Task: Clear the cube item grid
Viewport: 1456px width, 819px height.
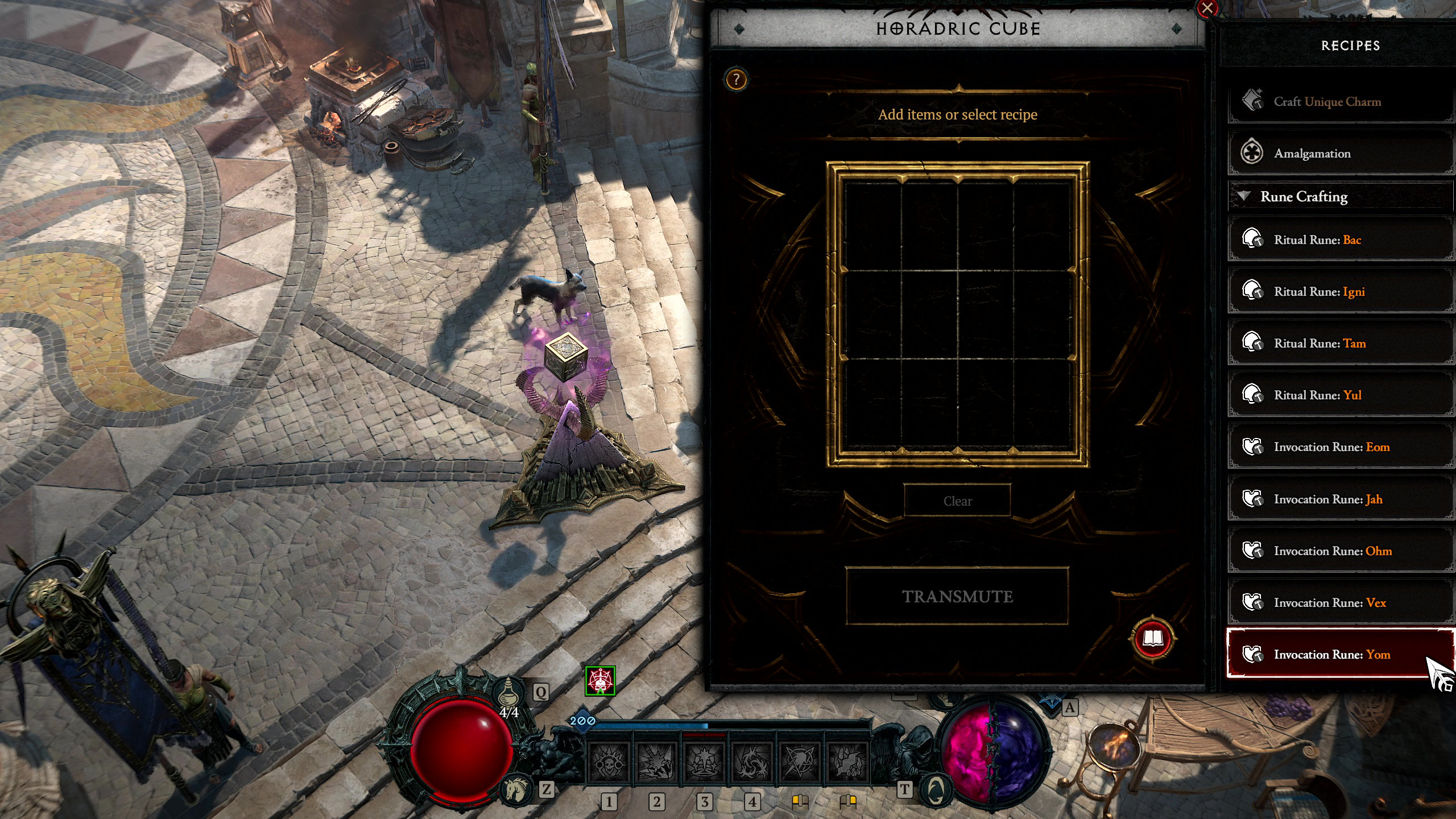Action: [957, 501]
